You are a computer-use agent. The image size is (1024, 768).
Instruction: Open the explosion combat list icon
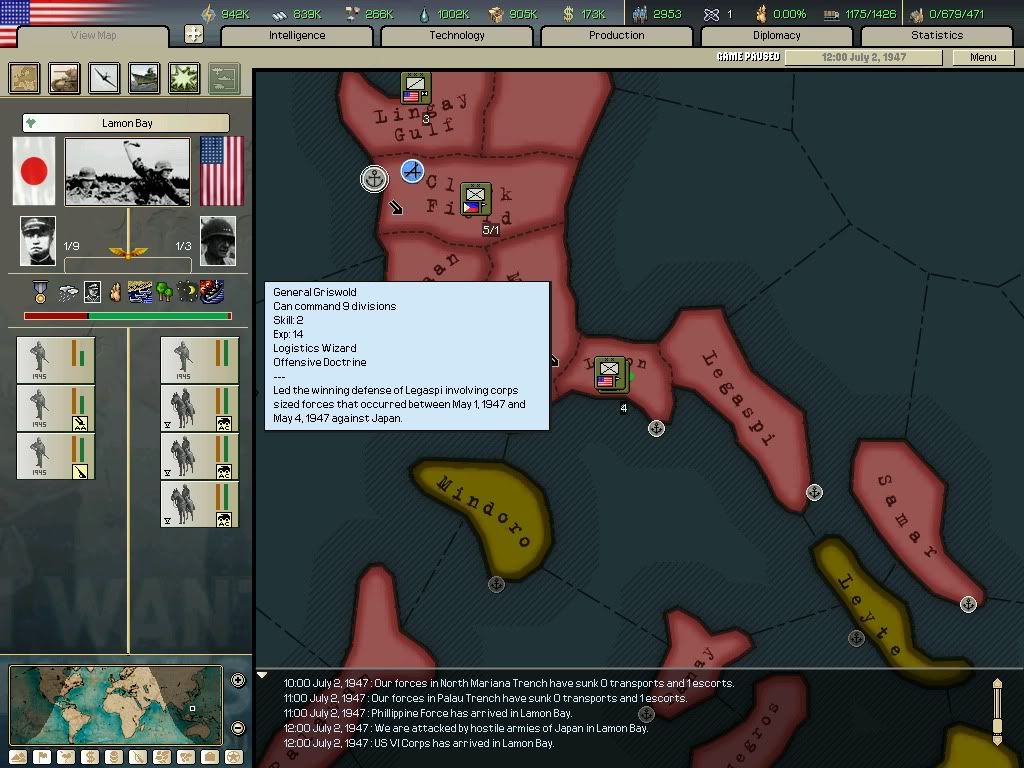(184, 78)
